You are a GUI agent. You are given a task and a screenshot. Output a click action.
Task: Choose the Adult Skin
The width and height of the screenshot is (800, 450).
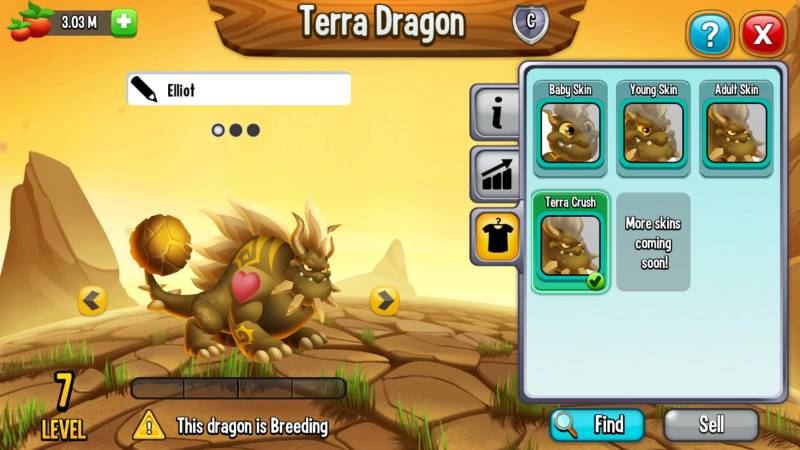click(x=736, y=126)
